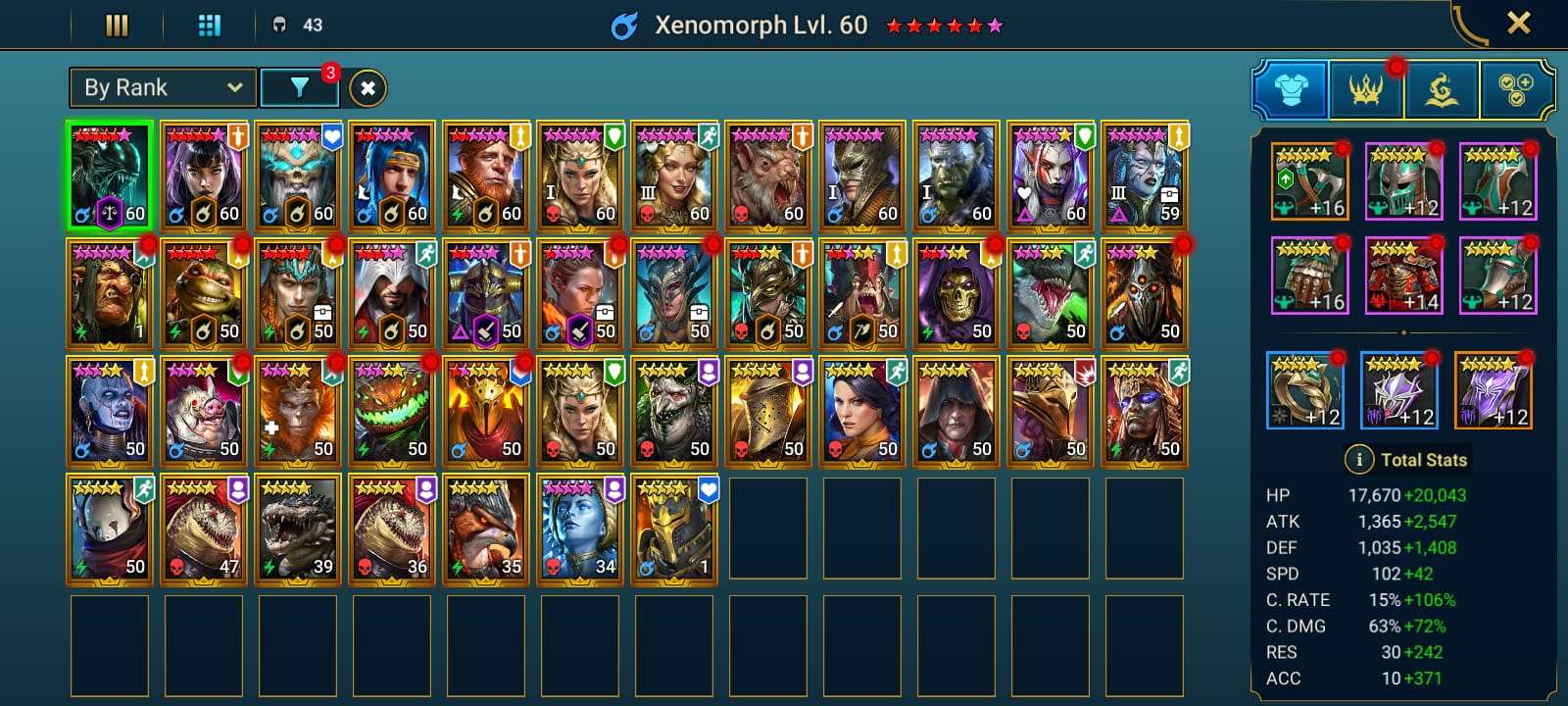1568x706 pixels.
Task: Select the equipped weapon artifact with +16
Action: 1307,181
